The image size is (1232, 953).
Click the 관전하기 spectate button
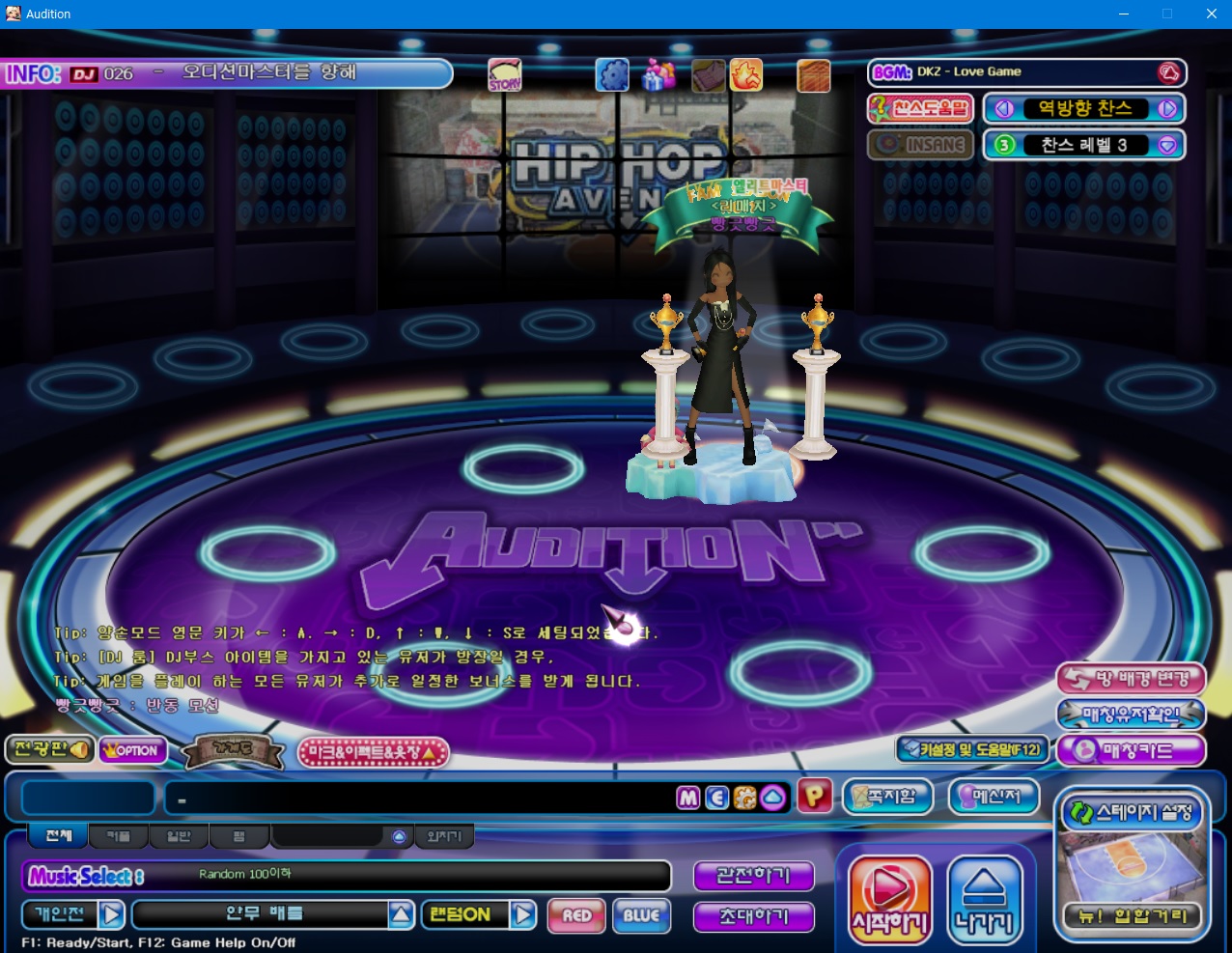tap(753, 876)
